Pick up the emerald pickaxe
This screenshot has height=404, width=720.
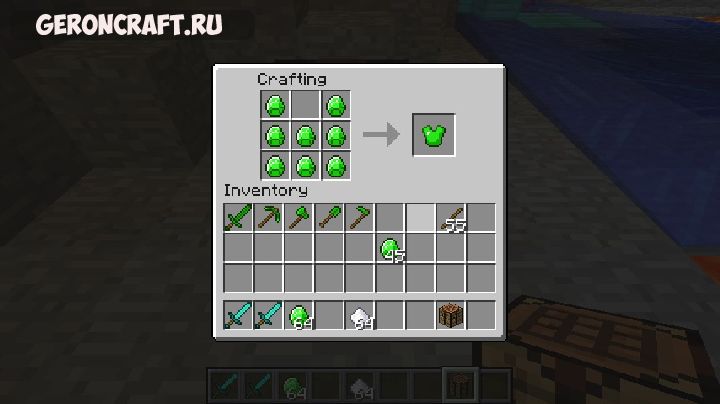[268, 217]
